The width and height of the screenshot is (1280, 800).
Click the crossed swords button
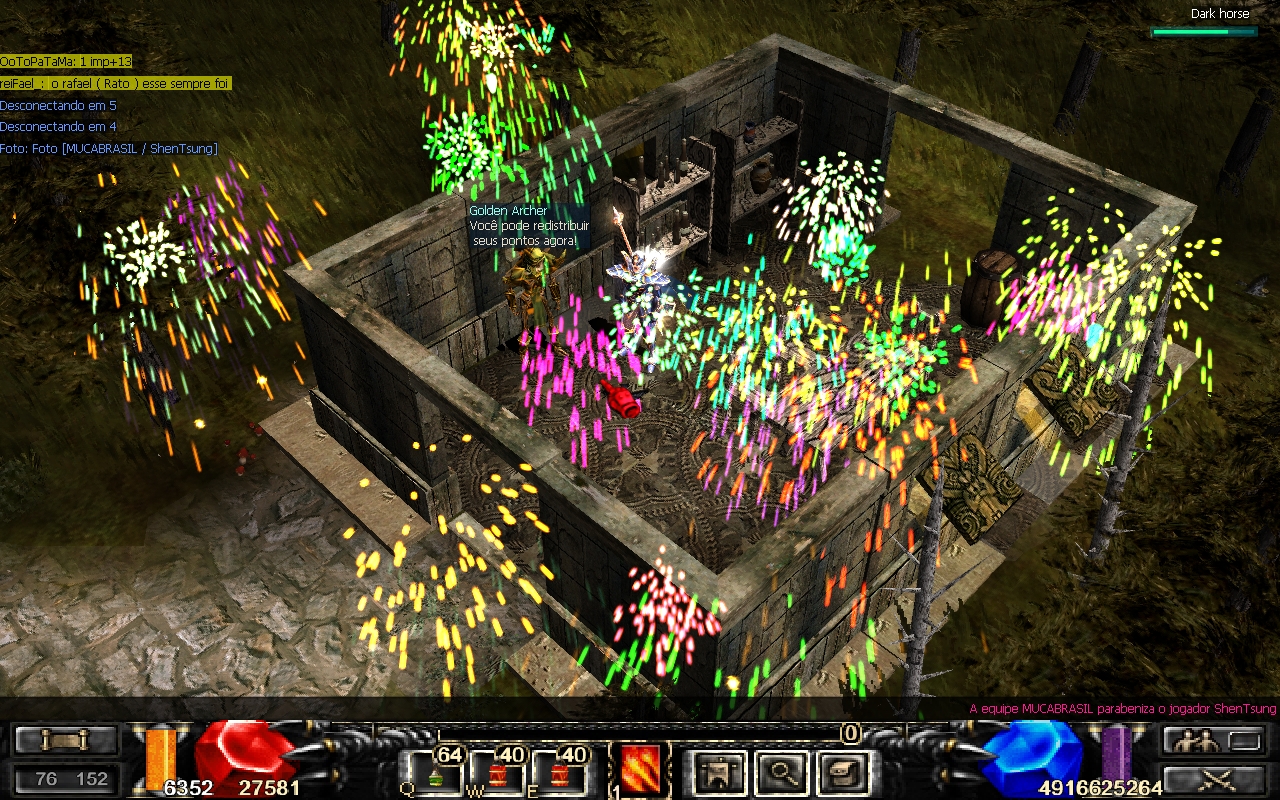tap(1210, 779)
